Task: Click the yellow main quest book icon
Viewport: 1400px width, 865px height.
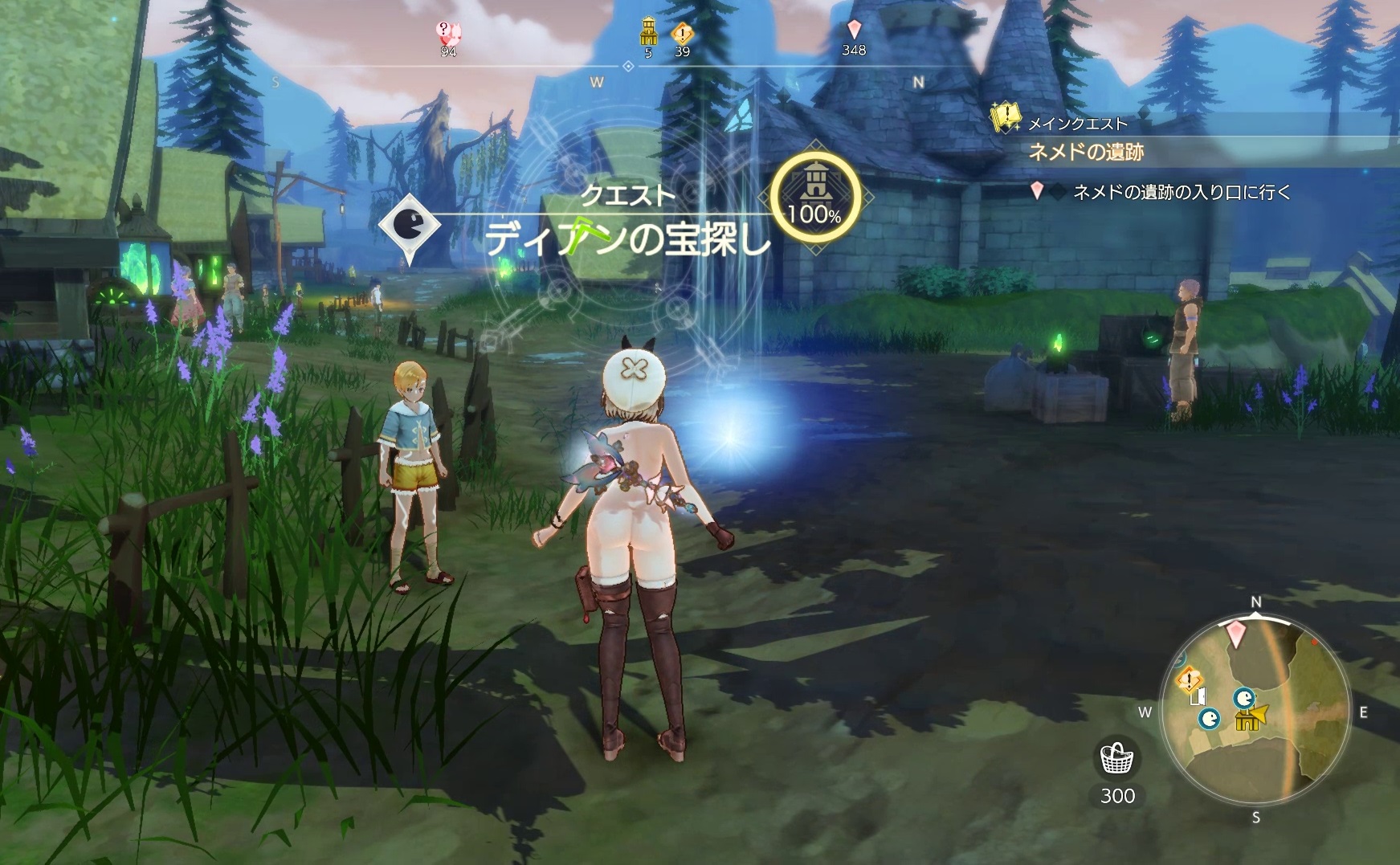Action: point(1005,117)
